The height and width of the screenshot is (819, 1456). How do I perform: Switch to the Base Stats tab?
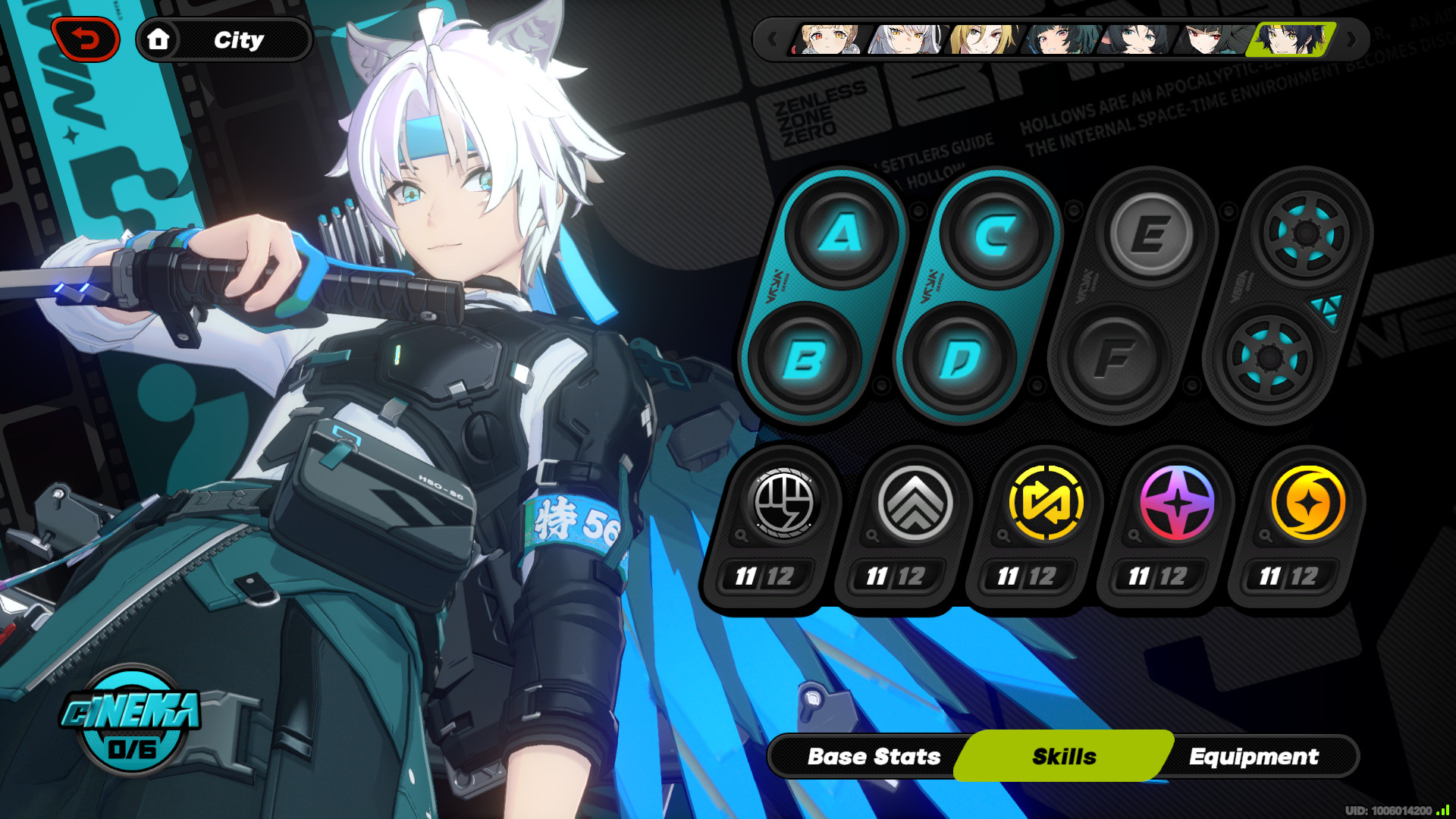(x=874, y=756)
